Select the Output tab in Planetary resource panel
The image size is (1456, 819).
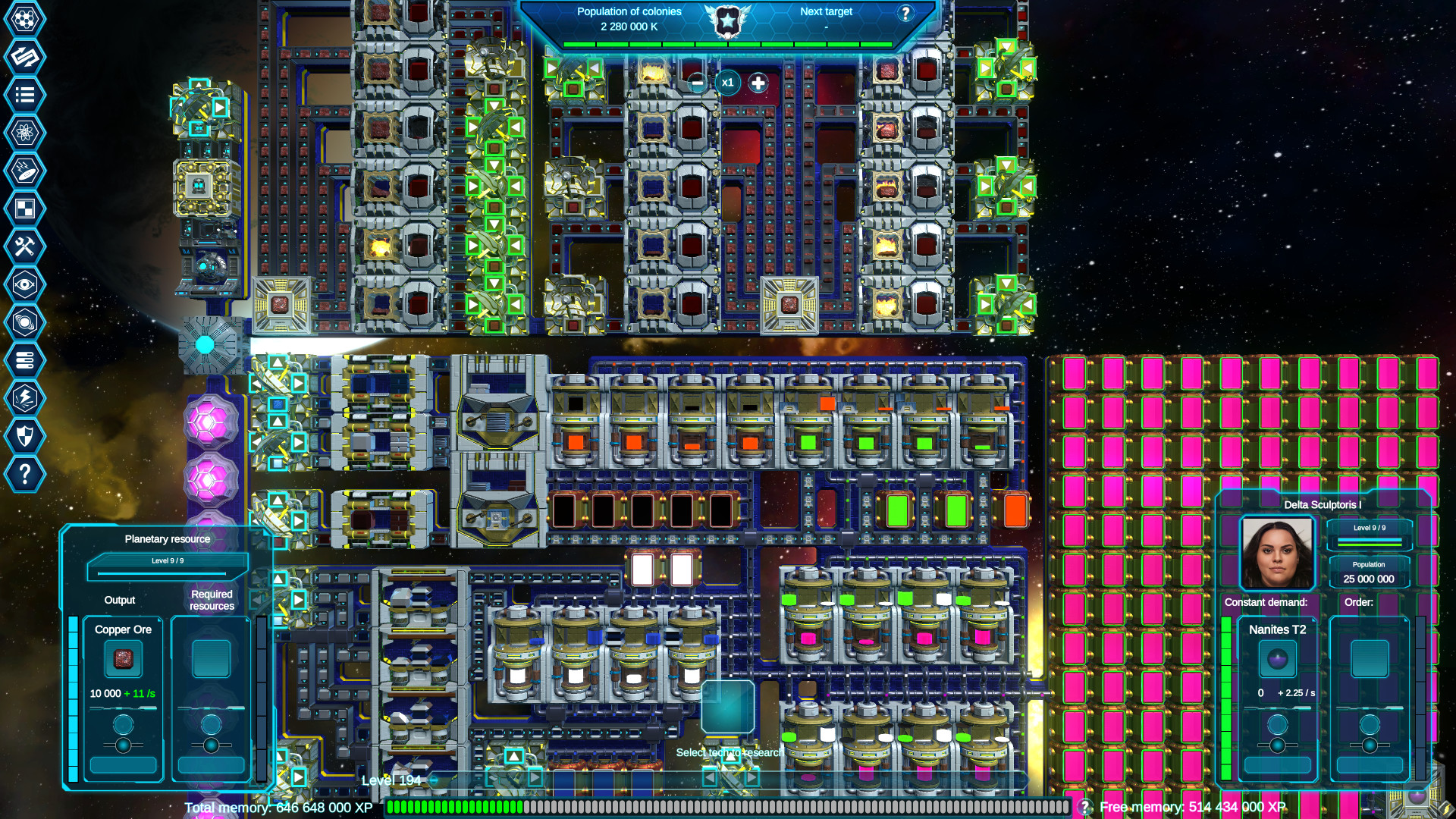119,600
